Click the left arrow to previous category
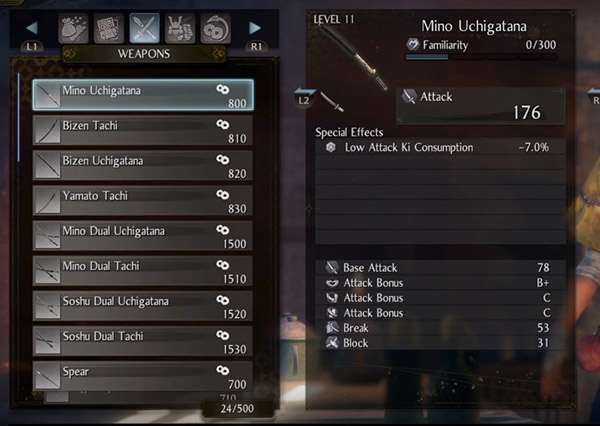 tap(31, 28)
